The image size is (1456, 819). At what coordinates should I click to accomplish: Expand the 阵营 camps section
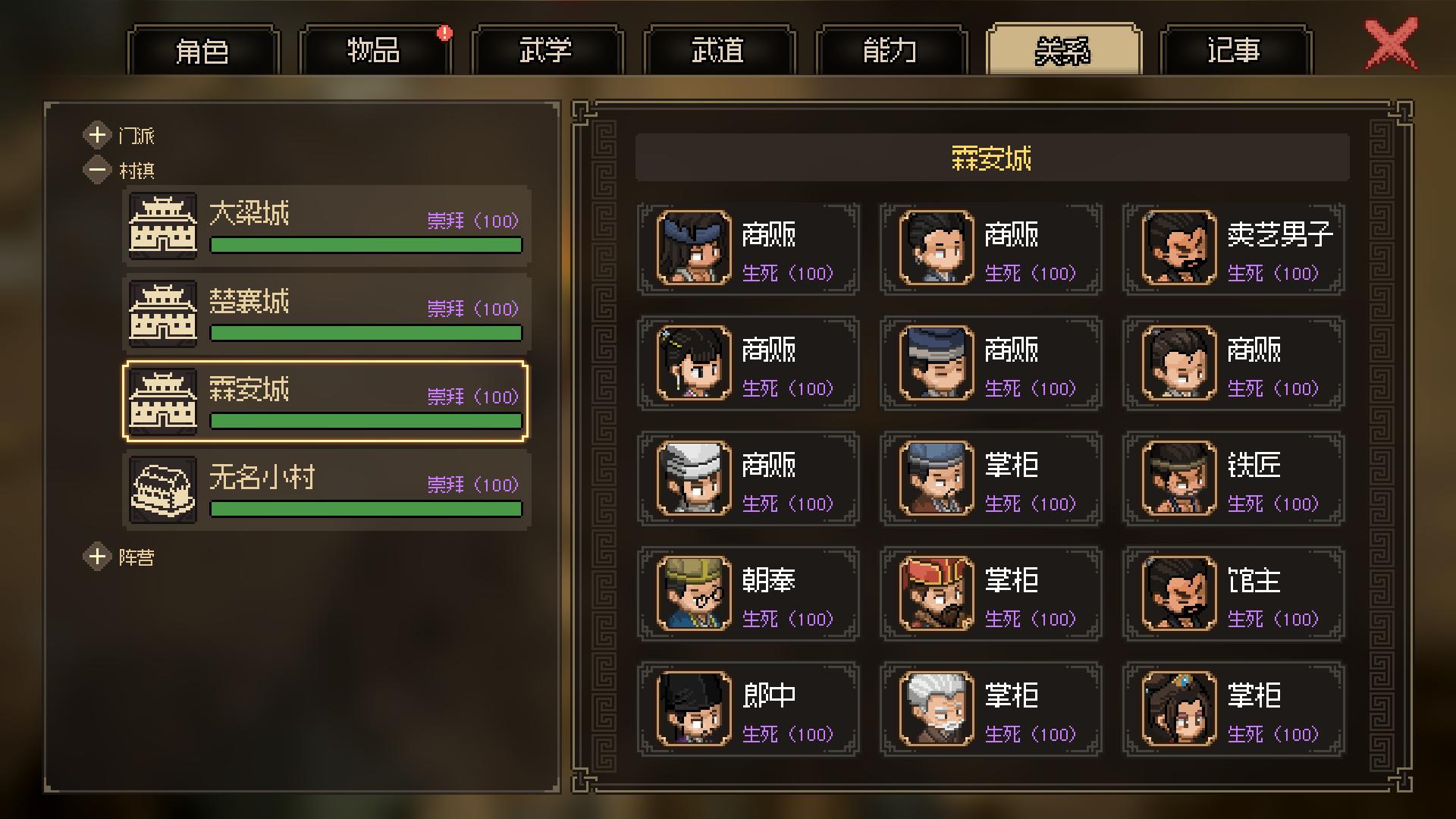click(97, 557)
